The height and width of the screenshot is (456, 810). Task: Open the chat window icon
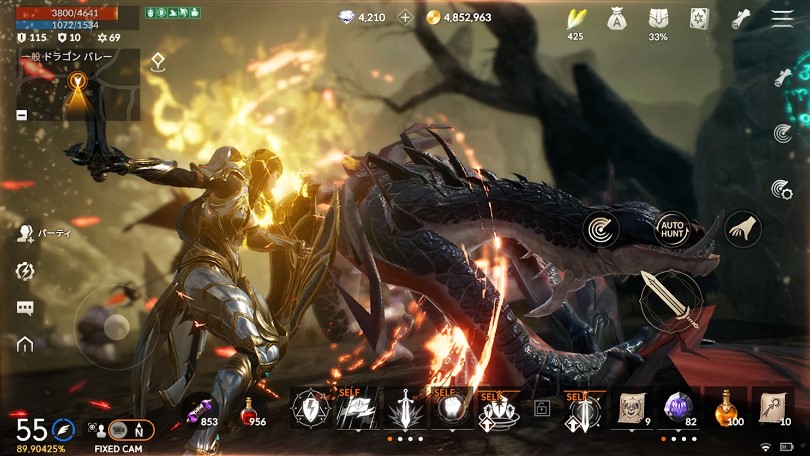pyautogui.click(x=26, y=308)
